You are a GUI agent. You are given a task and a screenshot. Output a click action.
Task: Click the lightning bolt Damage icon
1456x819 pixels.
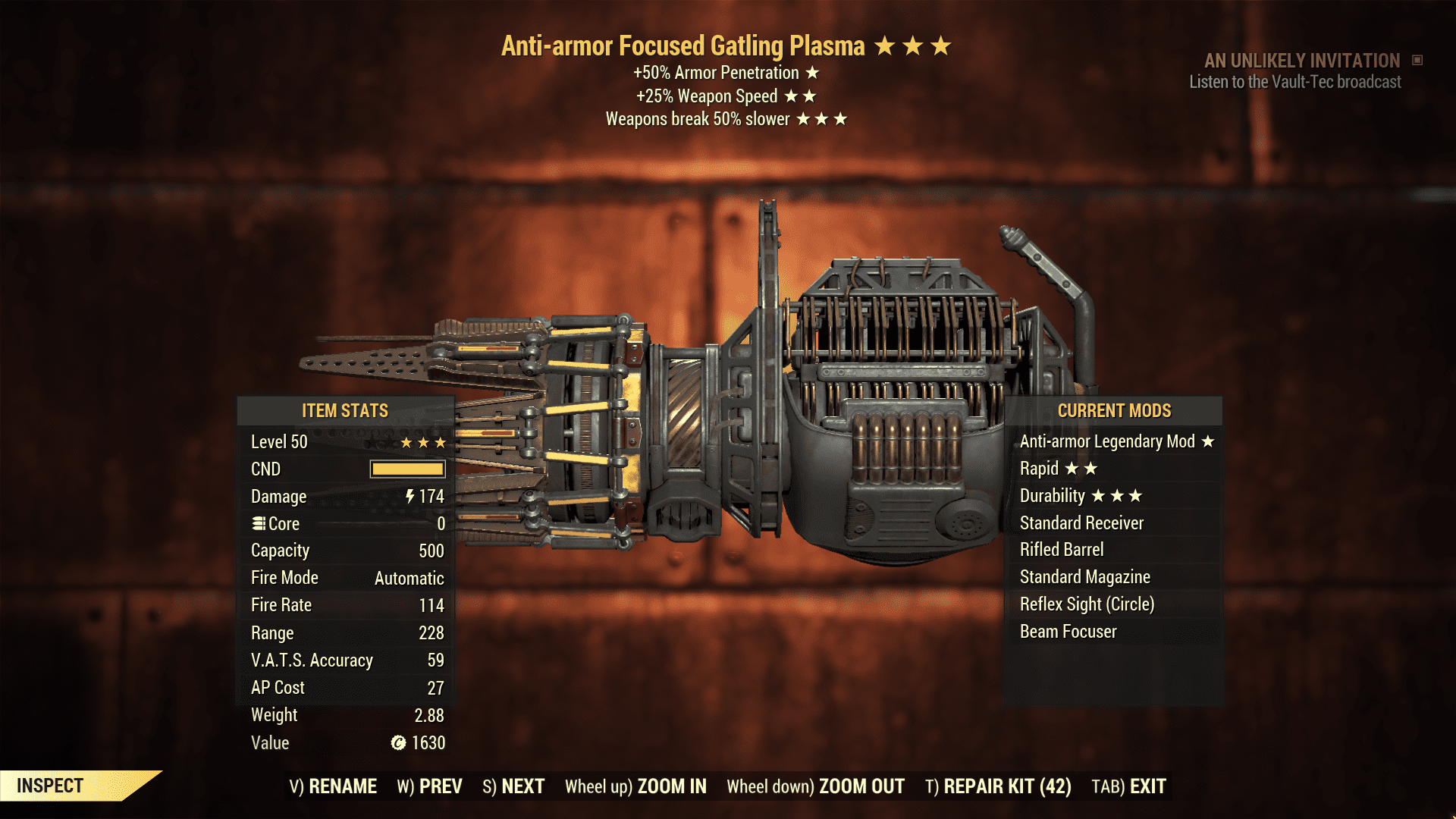coord(409,497)
